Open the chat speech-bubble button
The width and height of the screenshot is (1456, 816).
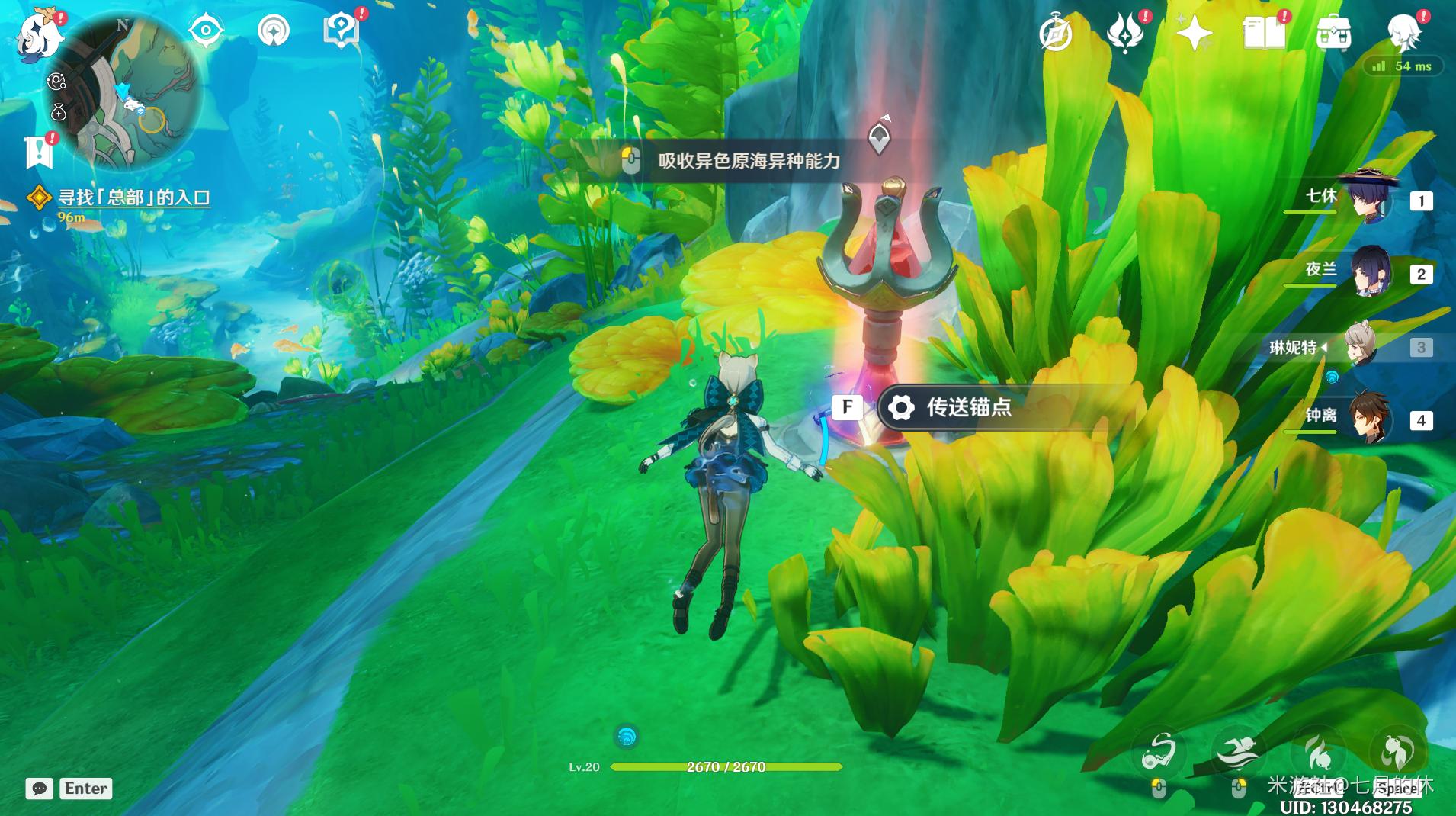(x=40, y=789)
